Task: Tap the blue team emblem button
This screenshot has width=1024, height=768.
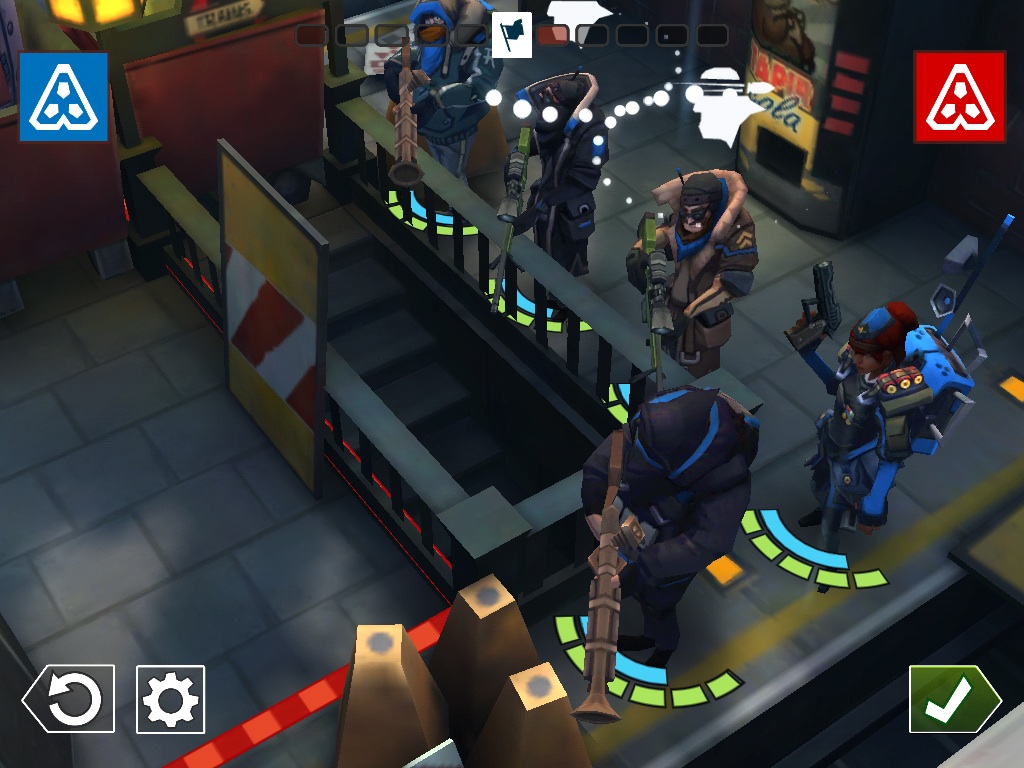Action: coord(63,96)
